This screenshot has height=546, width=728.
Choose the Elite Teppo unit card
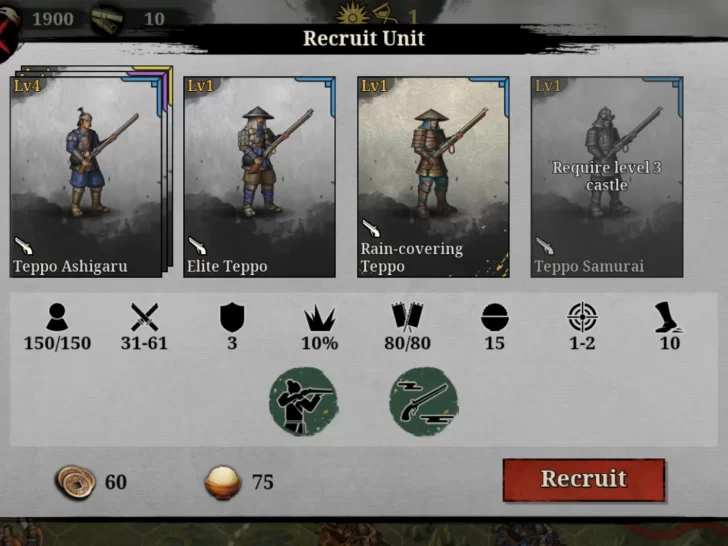[x=259, y=177]
